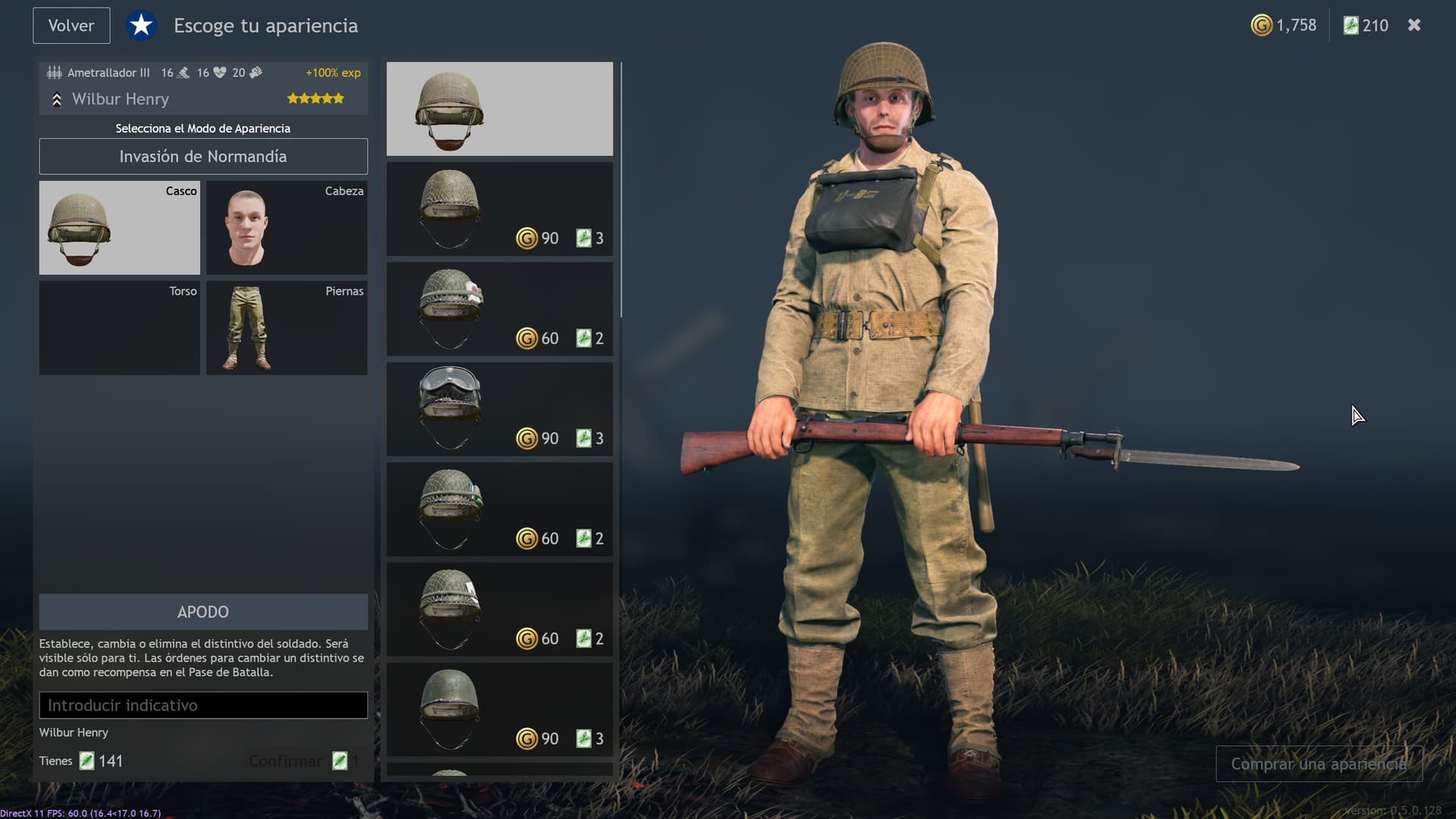Screen dimensions: 1456x819
Task: Click the Introducir indicativo input field
Action: tap(202, 704)
